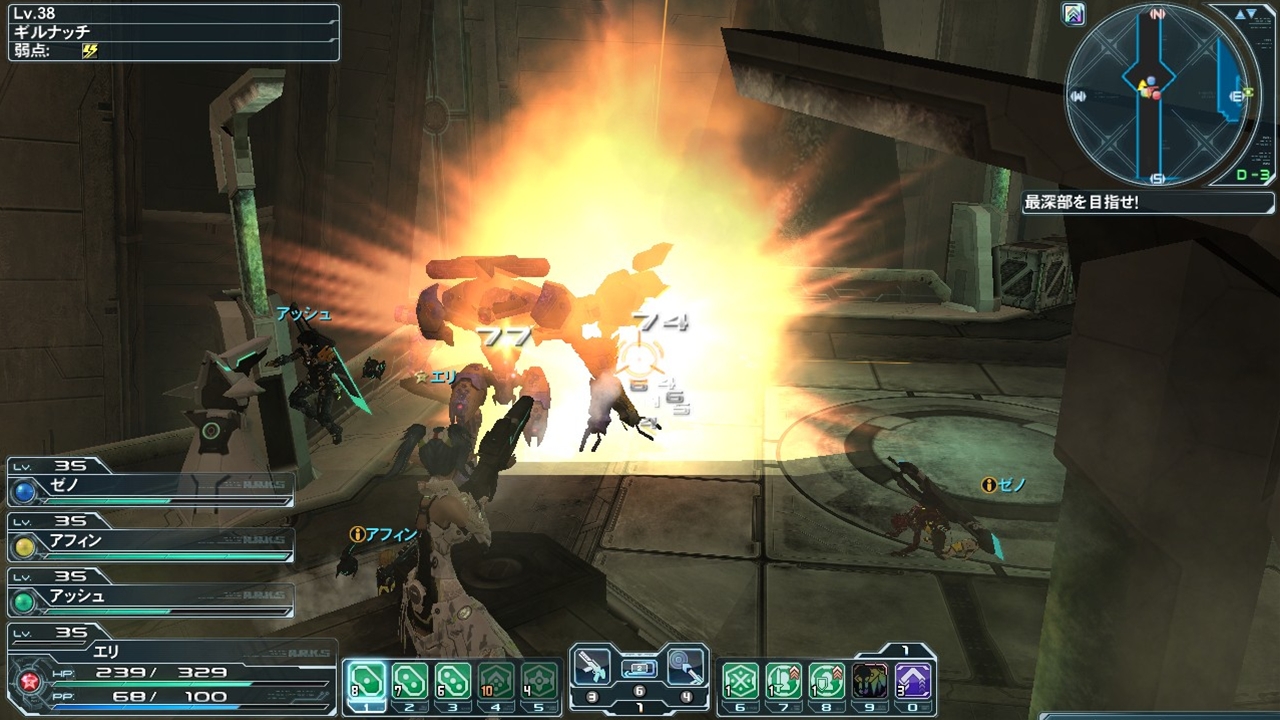Click the minimap's blue triangle arrows
Image resolution: width=1280 pixels, height=720 pixels.
(x=1246, y=14)
